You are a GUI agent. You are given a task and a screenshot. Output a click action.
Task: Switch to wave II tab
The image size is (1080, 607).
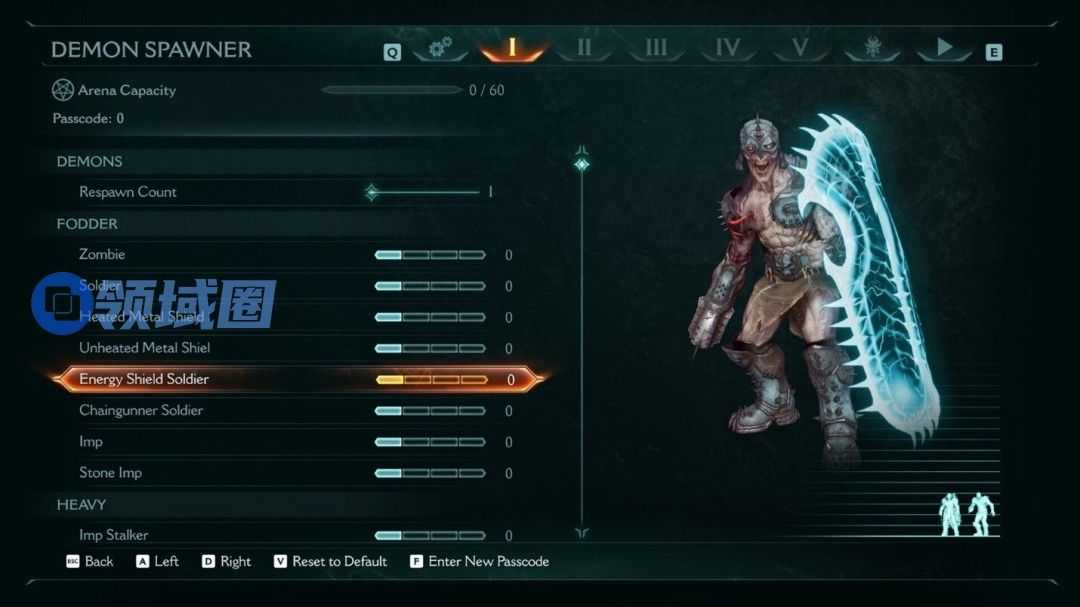pos(584,47)
